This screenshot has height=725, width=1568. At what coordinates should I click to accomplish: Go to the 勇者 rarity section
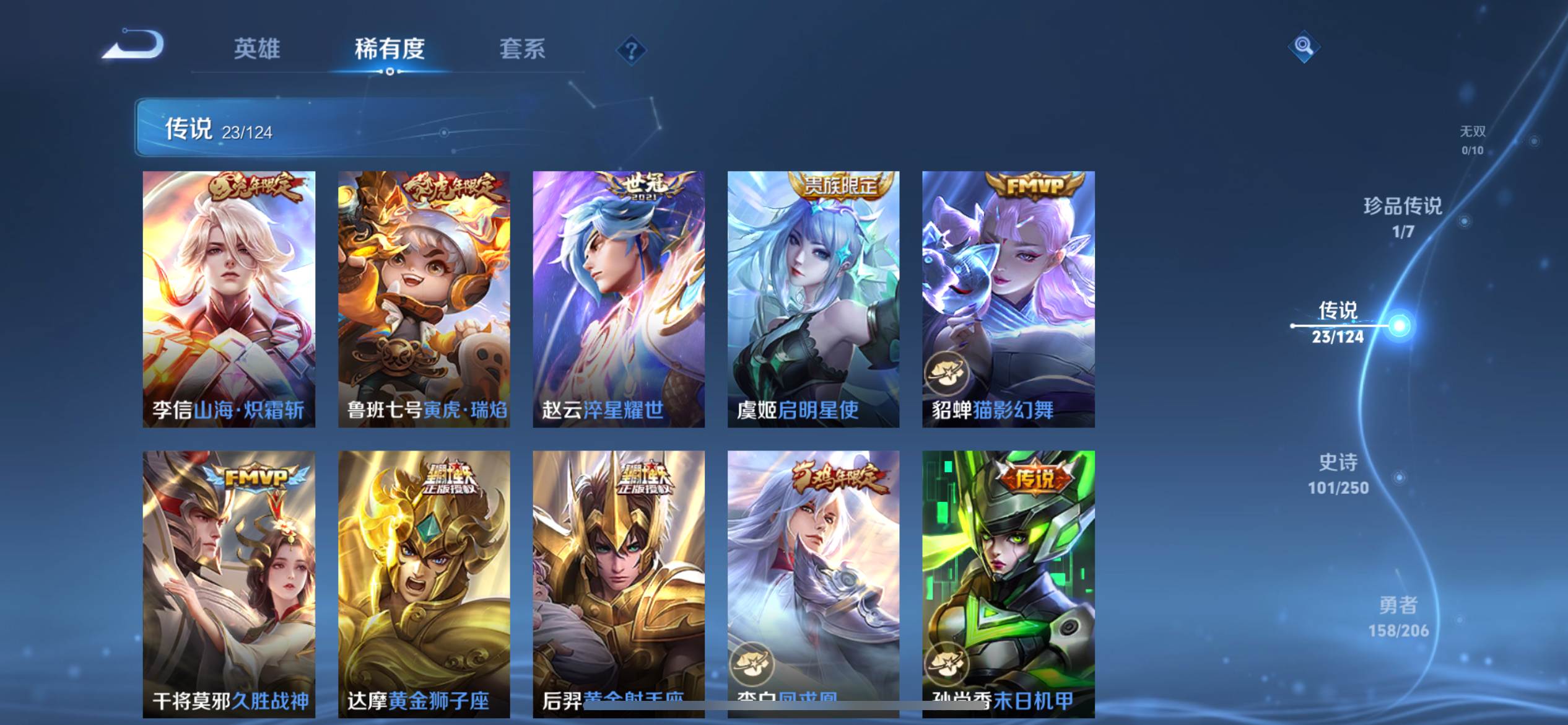(x=1398, y=617)
